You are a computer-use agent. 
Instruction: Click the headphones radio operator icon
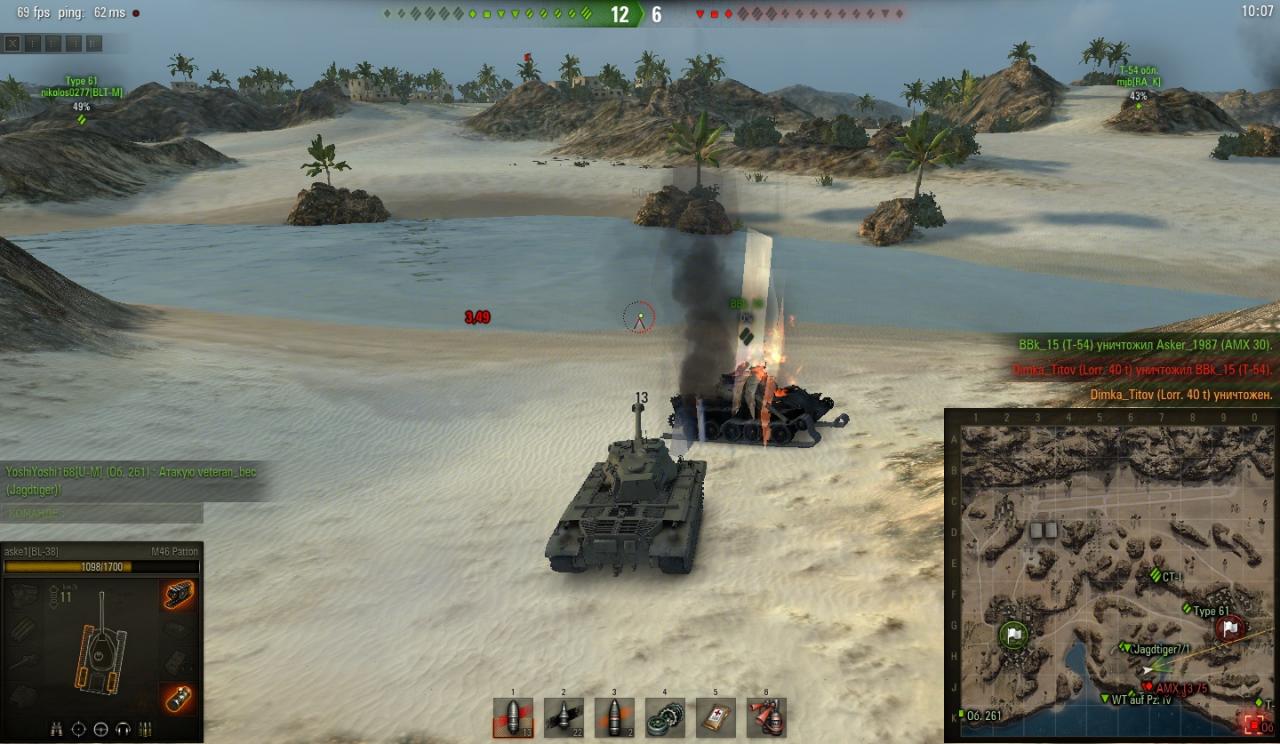(123, 728)
